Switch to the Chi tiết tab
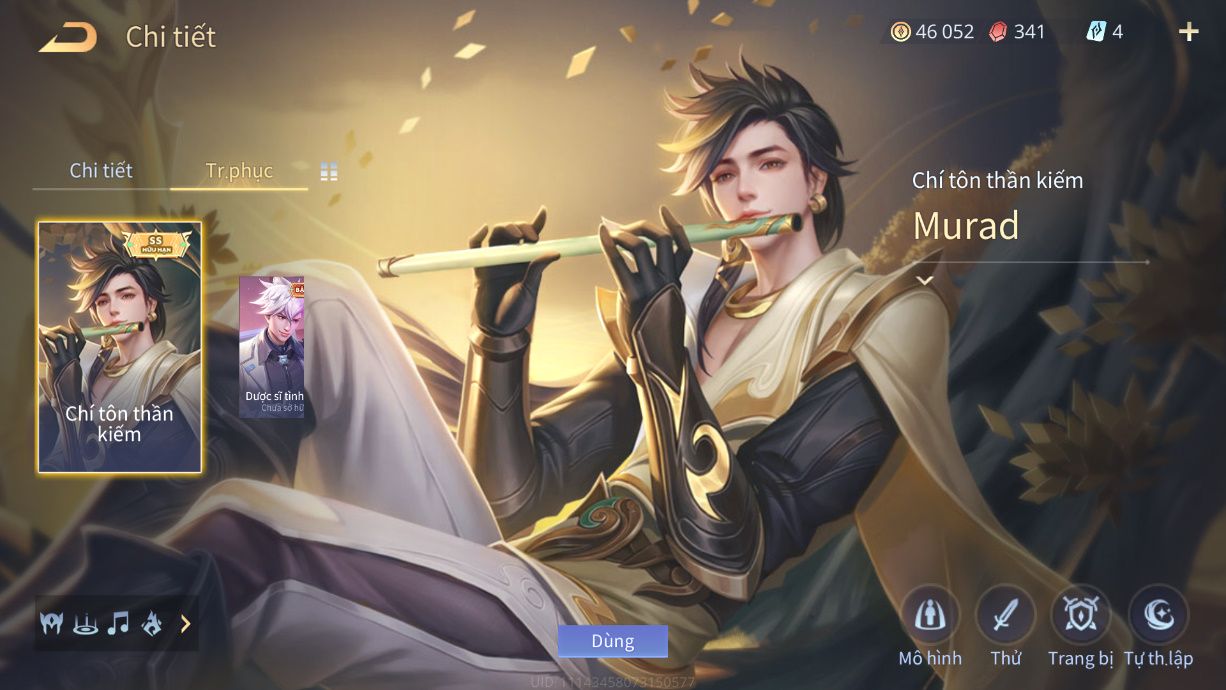Image resolution: width=1226 pixels, height=690 pixels. (101, 171)
